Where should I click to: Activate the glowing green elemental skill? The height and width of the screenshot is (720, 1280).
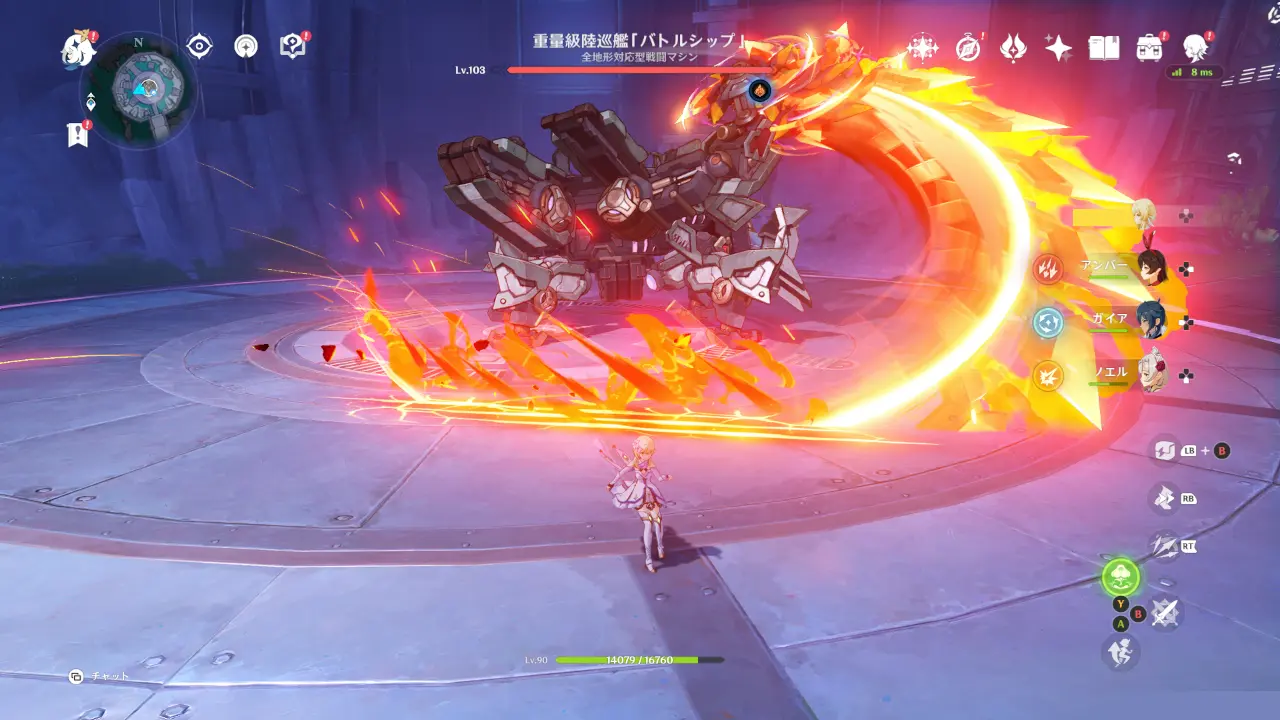coord(1121,577)
